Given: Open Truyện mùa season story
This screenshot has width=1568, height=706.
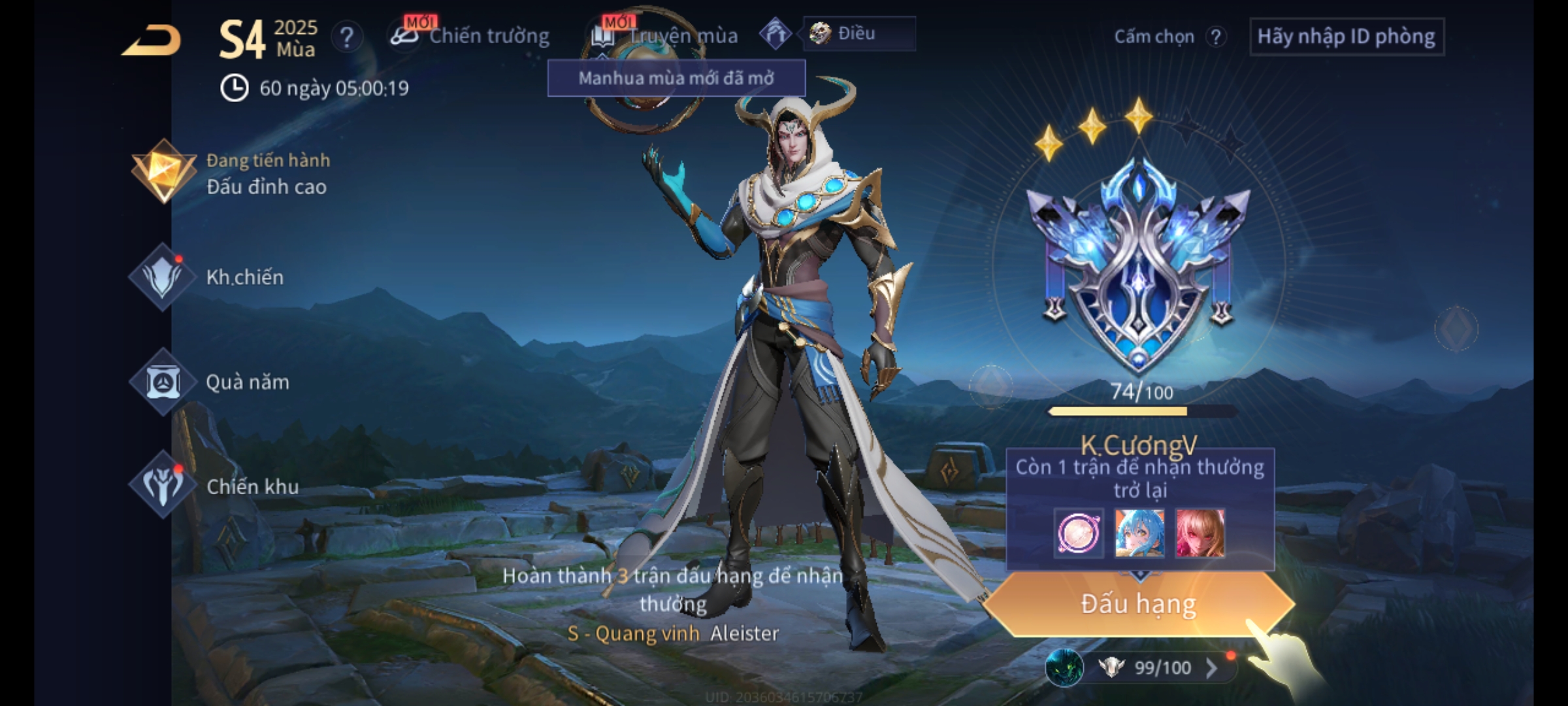Looking at the screenshot, I should [666, 37].
